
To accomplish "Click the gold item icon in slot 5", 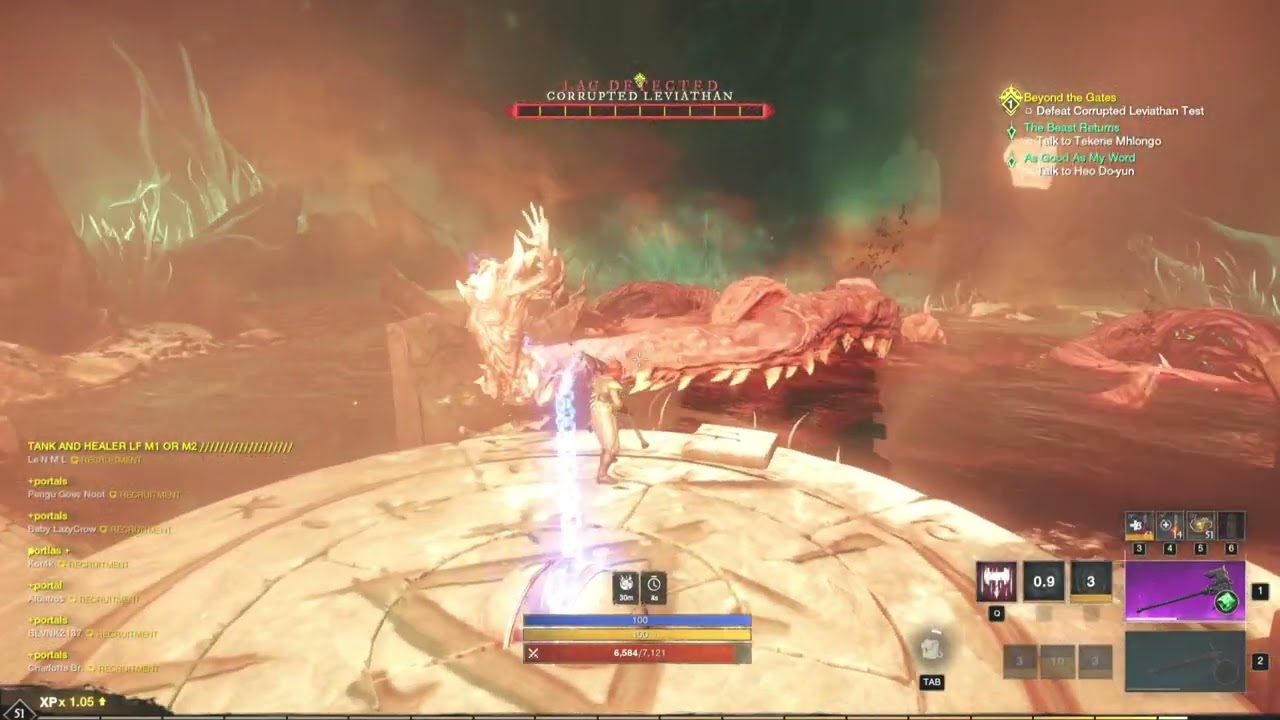I will 1201,525.
